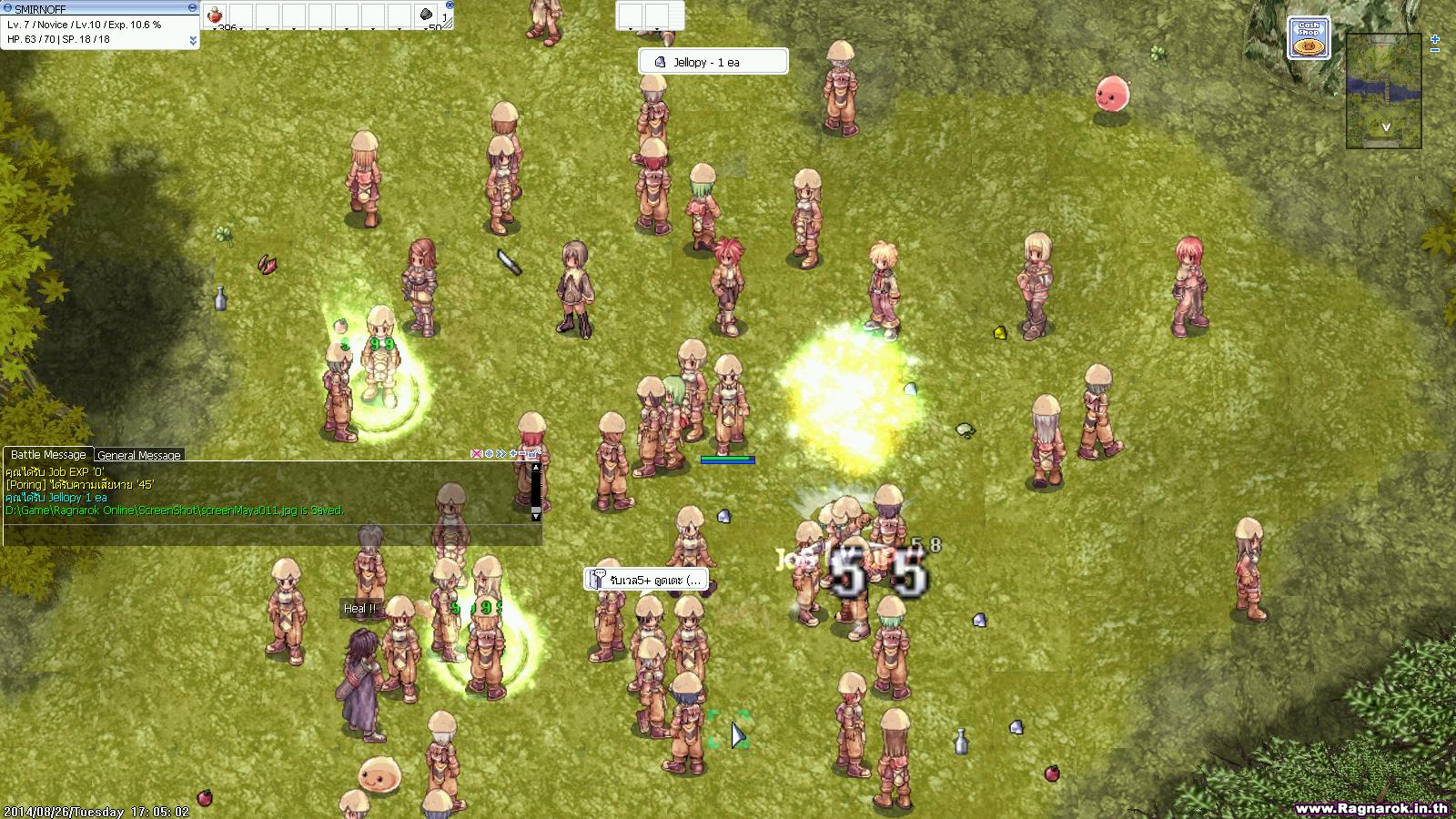The height and width of the screenshot is (819, 1456).
Task: Select the Jellopy slot in the item hotbar
Action: click(x=425, y=15)
